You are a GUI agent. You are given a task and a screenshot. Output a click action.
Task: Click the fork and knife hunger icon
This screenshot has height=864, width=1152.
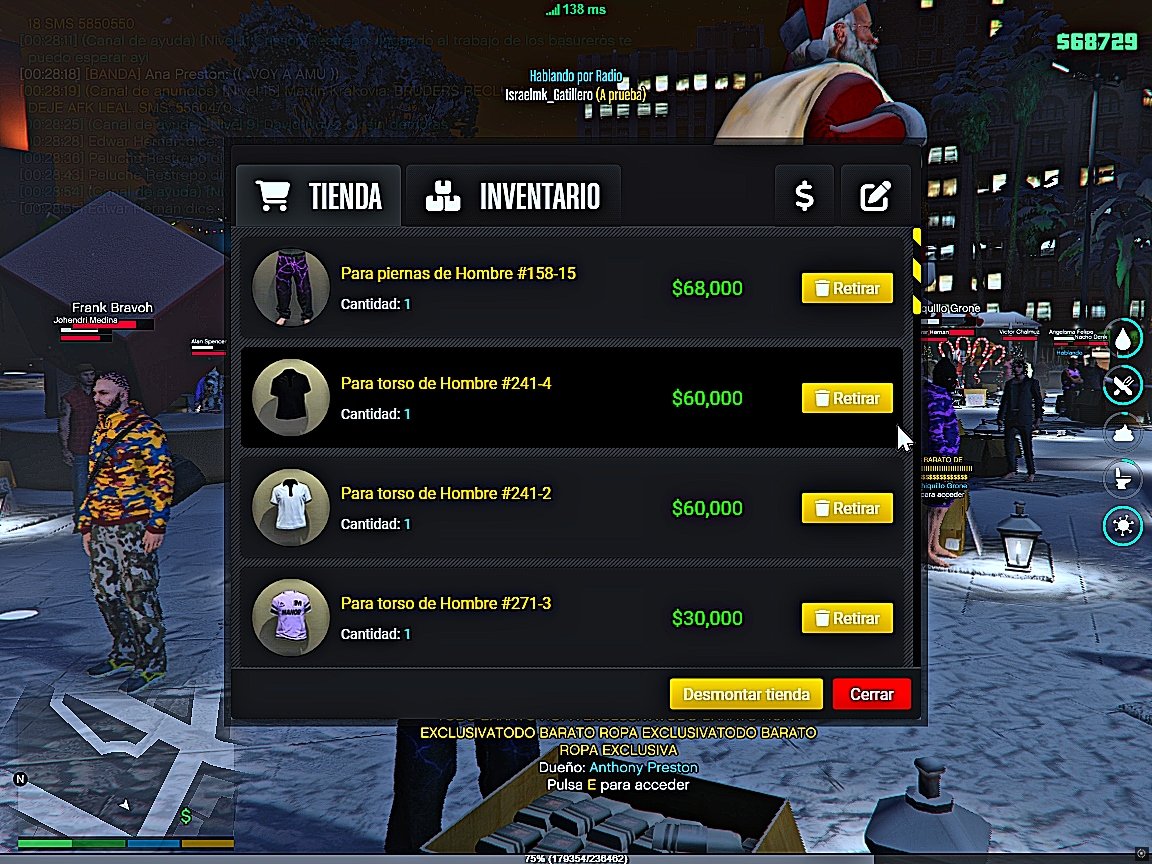pos(1123,385)
